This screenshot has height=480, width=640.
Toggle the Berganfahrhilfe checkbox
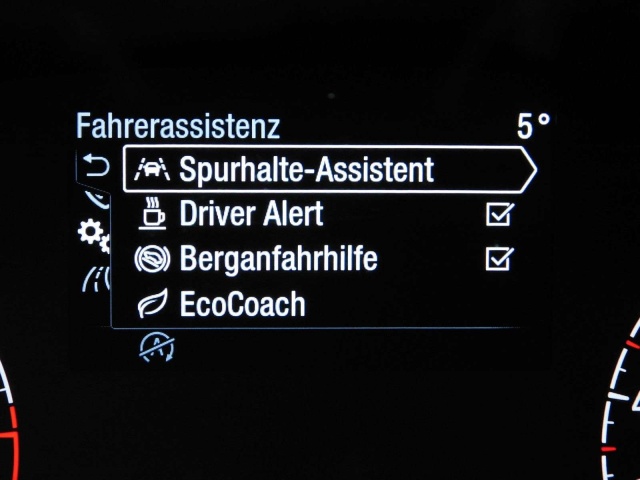click(x=498, y=259)
